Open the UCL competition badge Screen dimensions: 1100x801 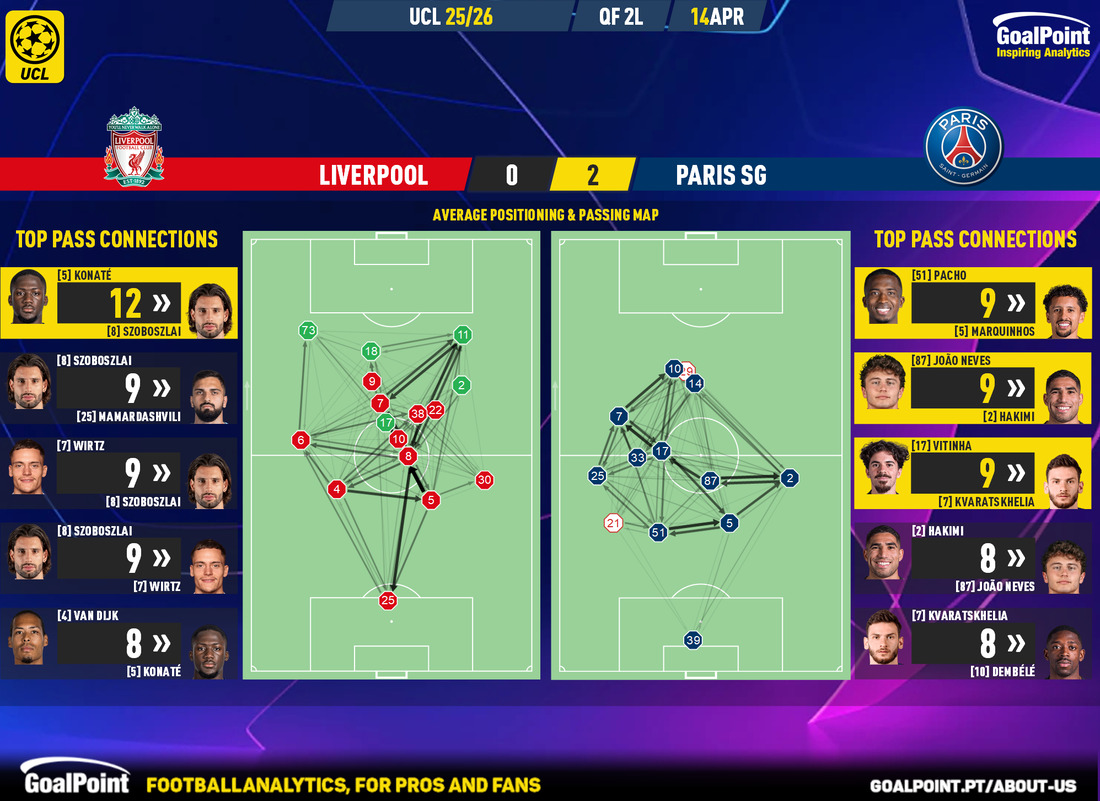(35, 46)
